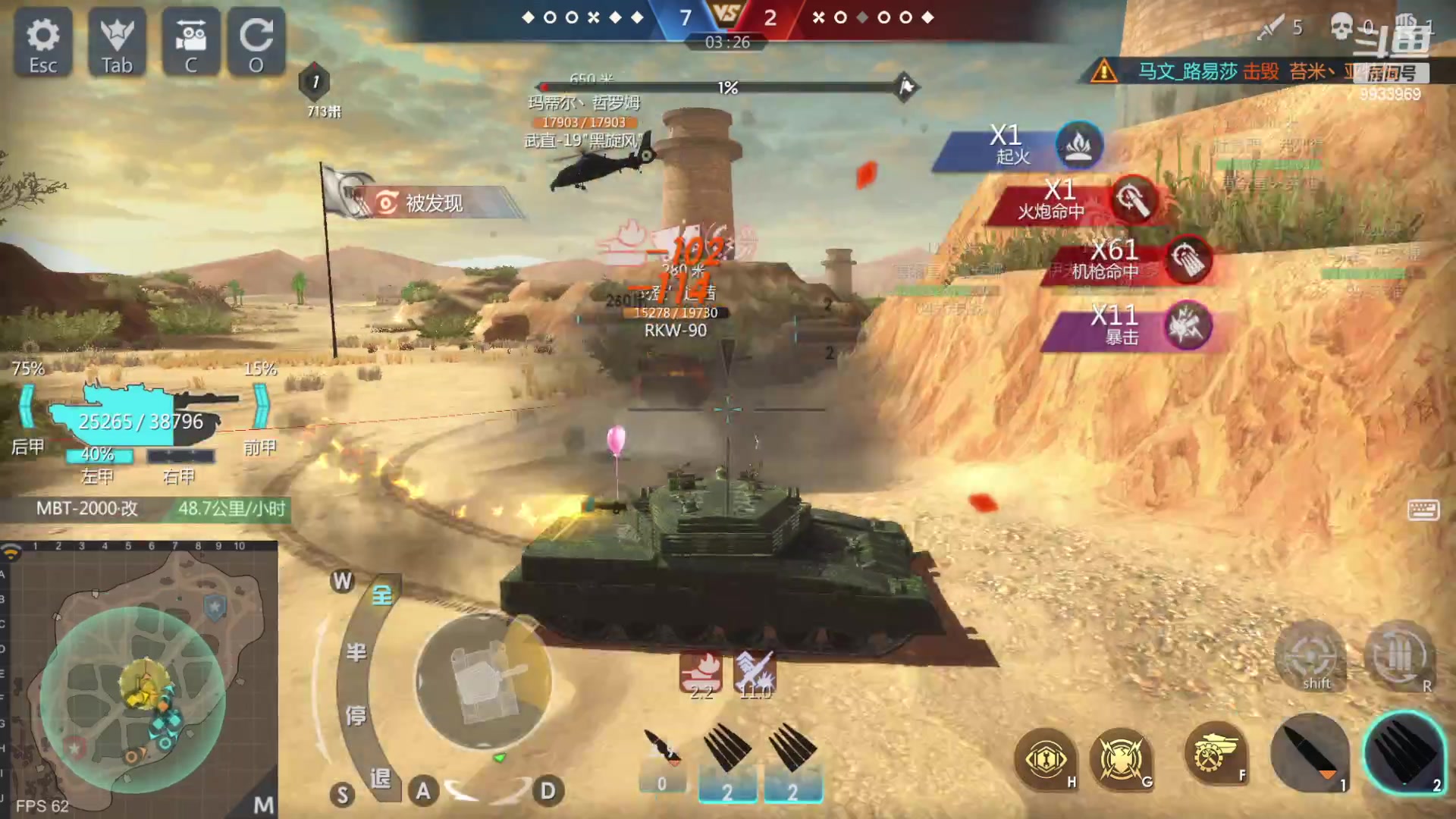Image resolution: width=1456 pixels, height=819 pixels.
Task: Tap the reload ammunition button
Action: coord(1401,657)
